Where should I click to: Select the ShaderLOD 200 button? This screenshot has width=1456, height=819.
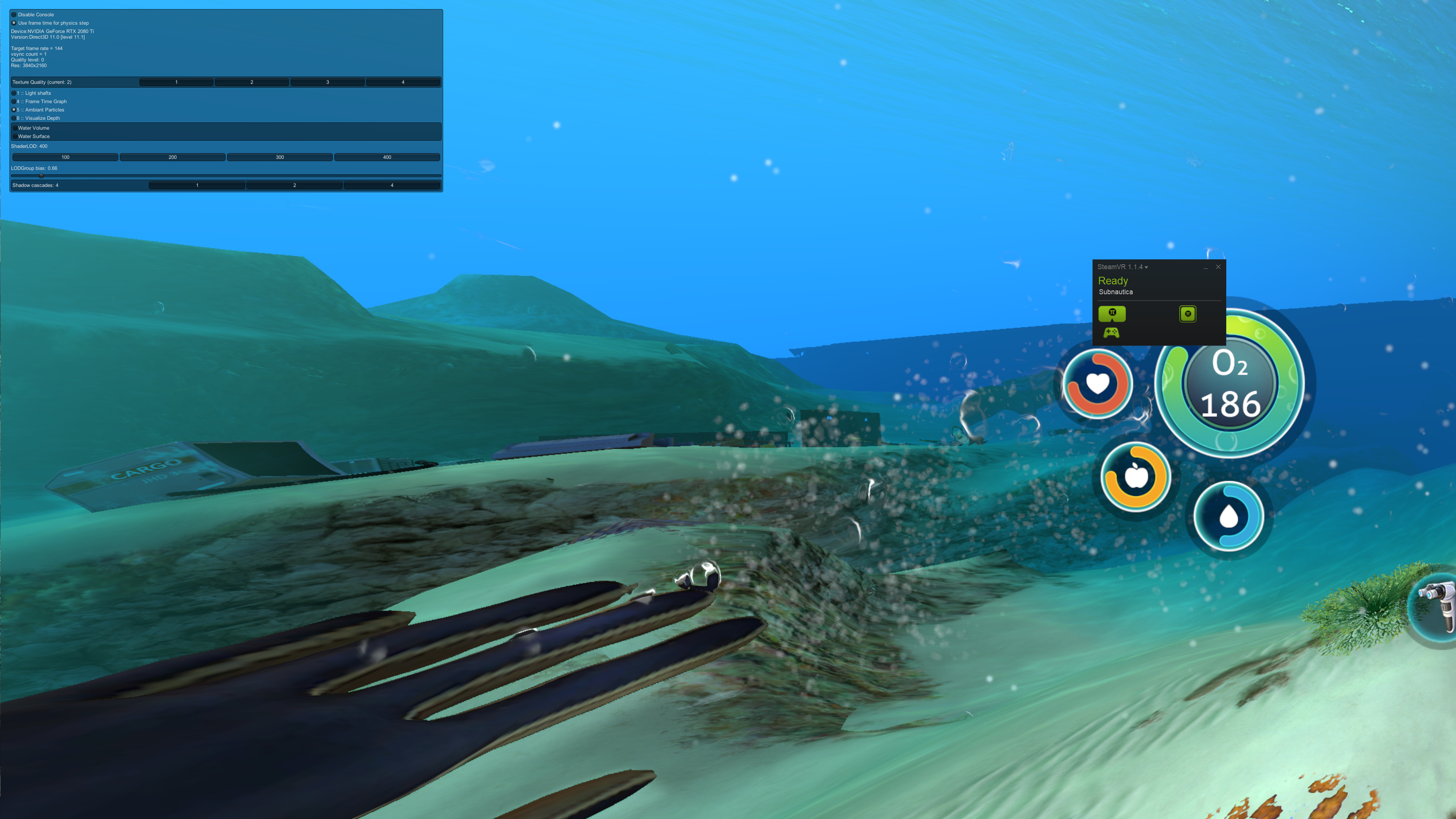(x=172, y=157)
